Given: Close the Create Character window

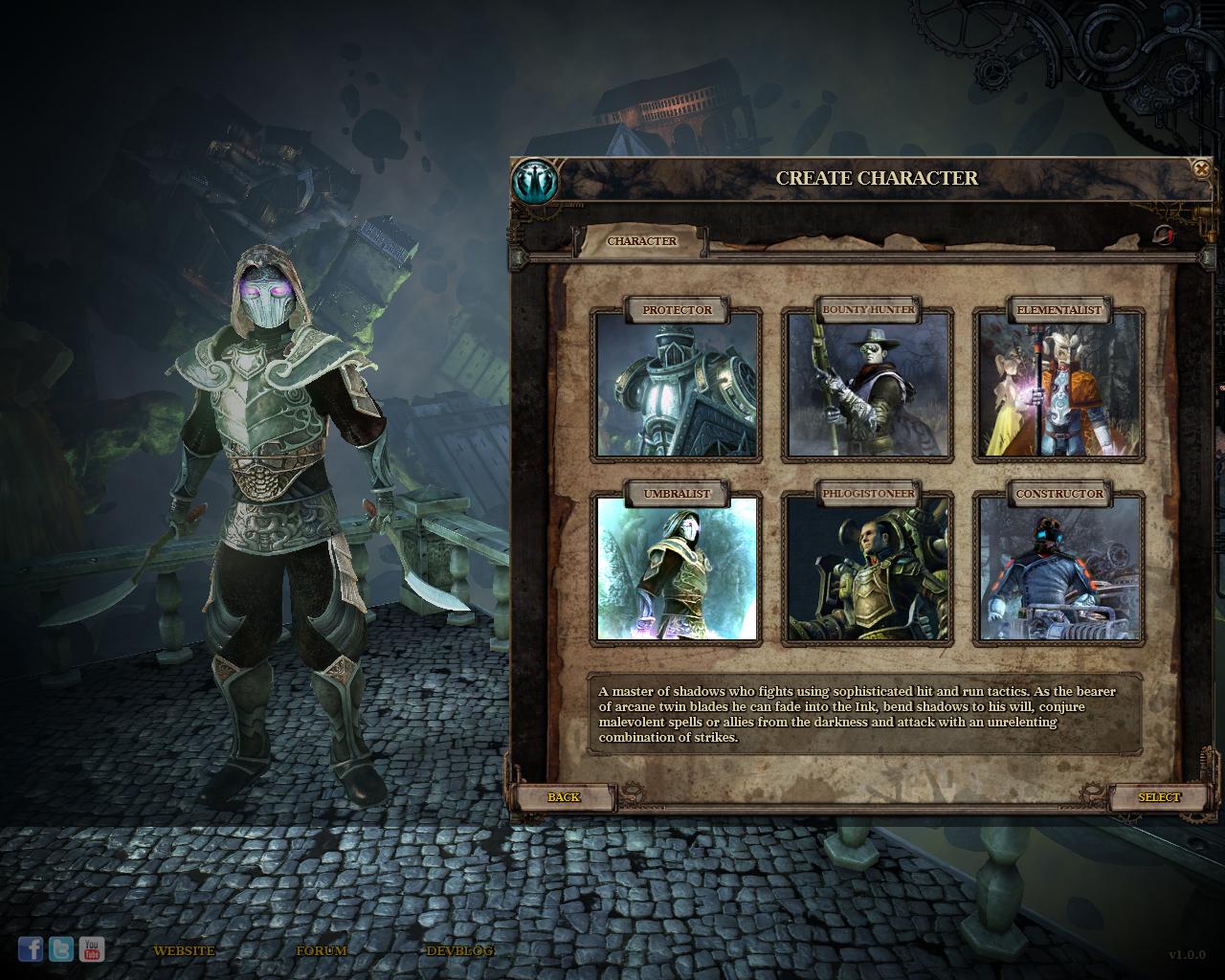Looking at the screenshot, I should [x=1201, y=169].
